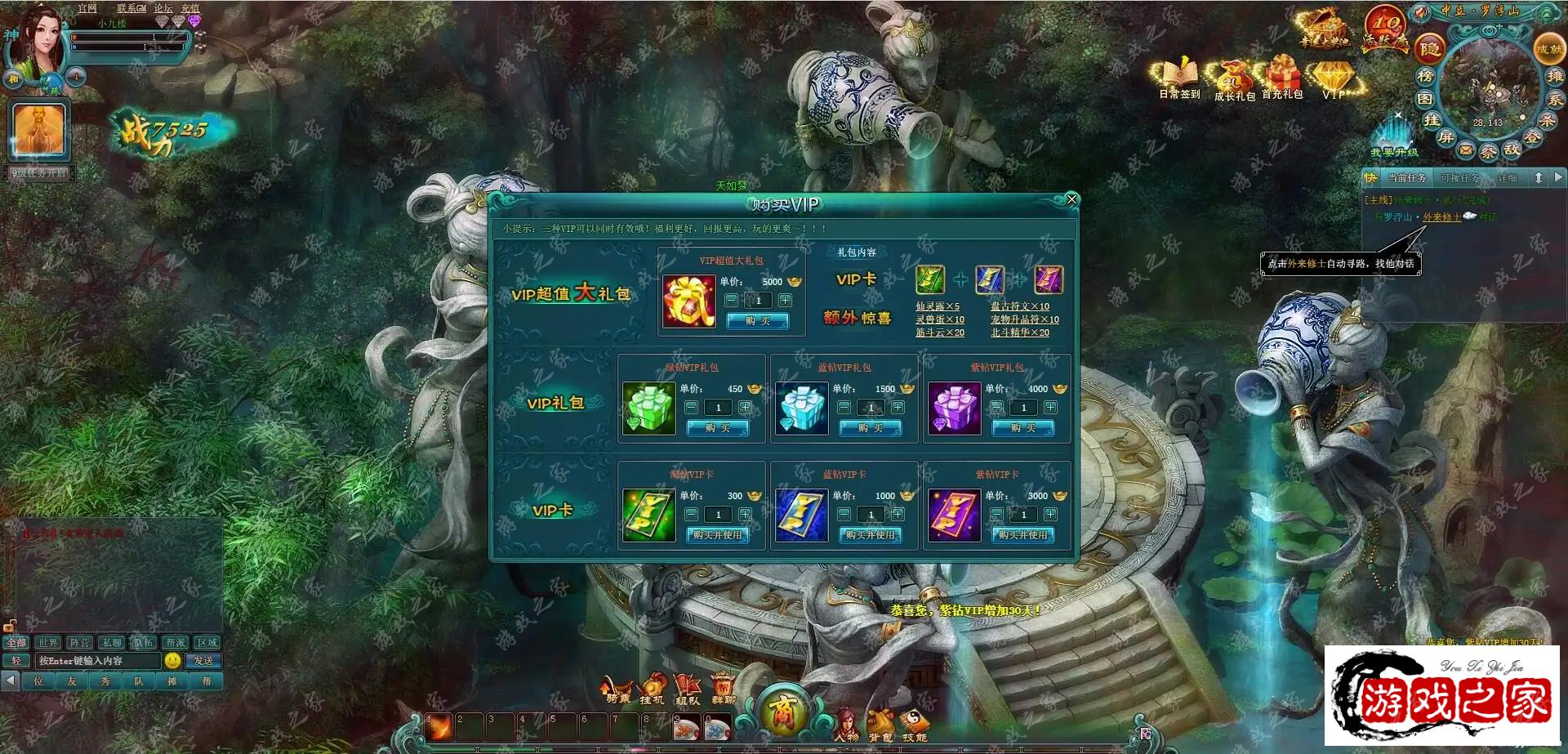The image size is (1568, 754).
Task: Send the chat message with 发送
Action: tap(203, 661)
